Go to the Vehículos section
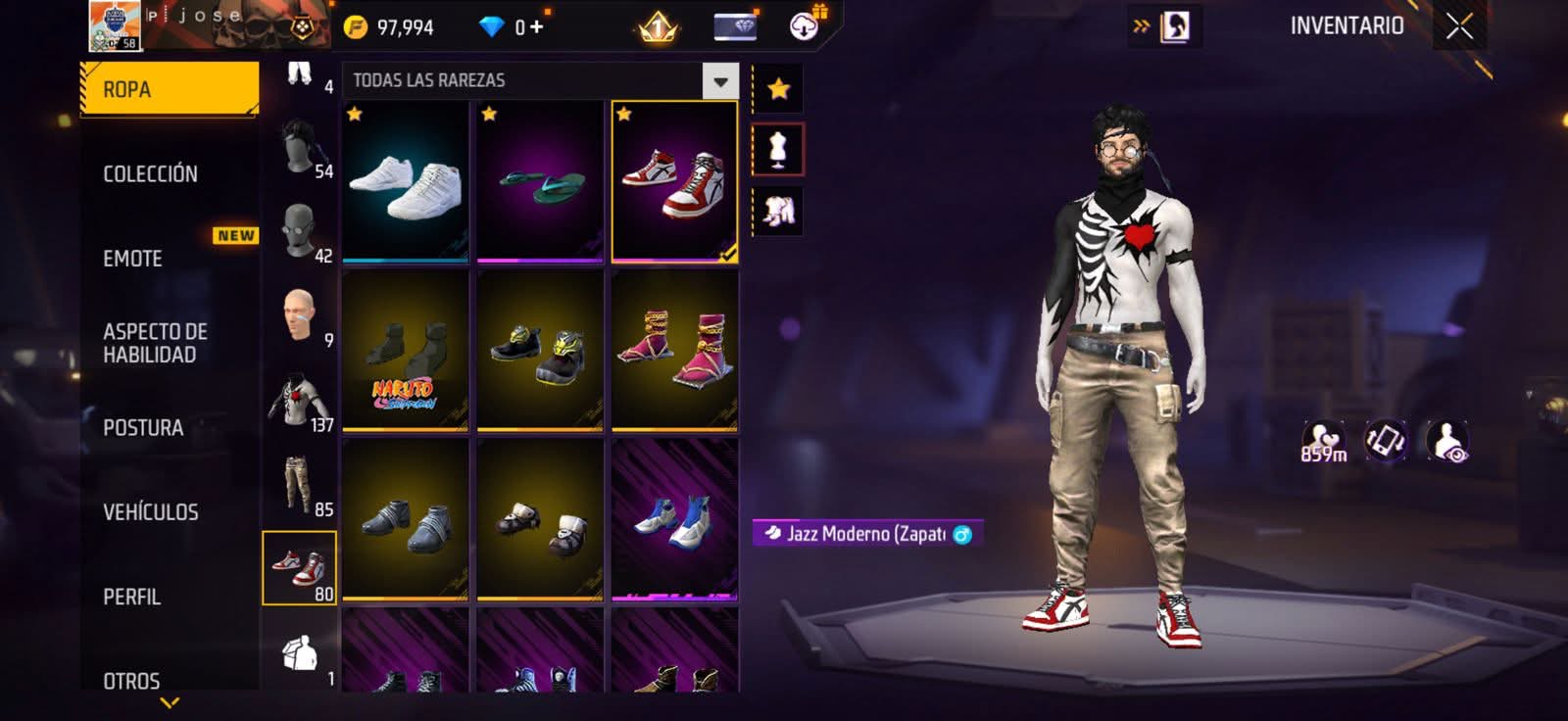 tap(150, 512)
